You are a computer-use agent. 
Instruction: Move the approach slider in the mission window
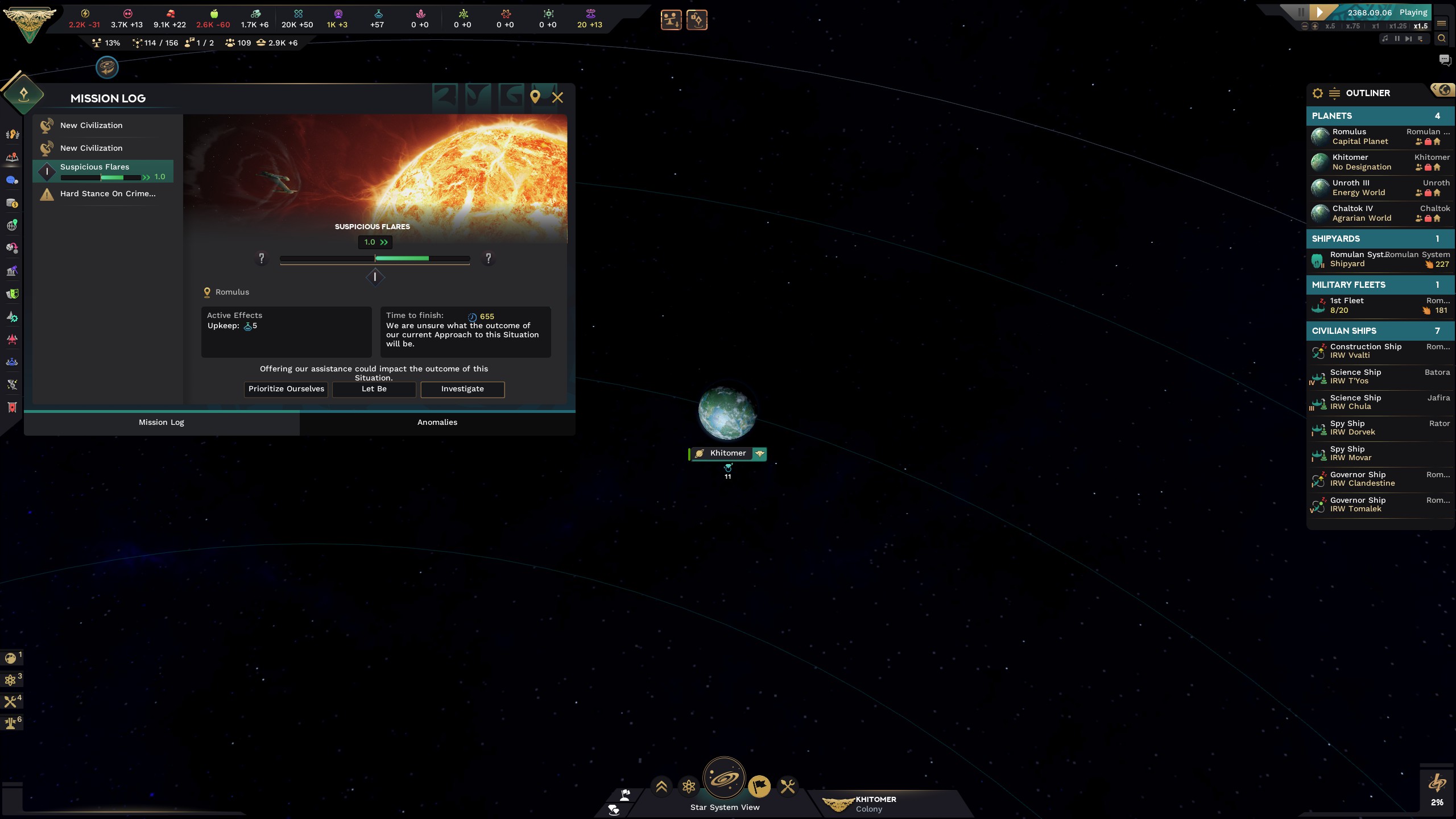374,277
